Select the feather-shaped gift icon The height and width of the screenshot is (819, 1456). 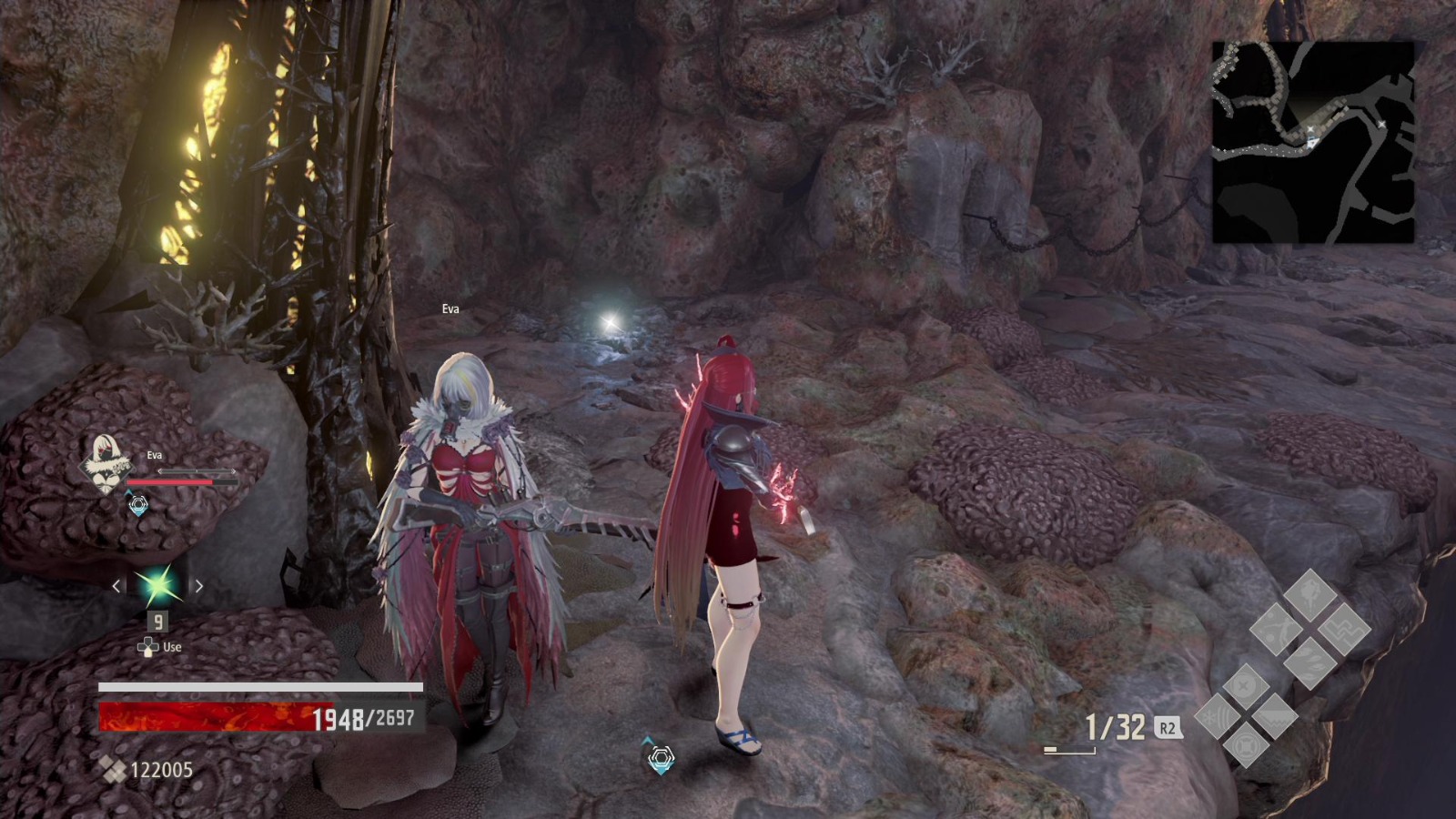click(x=1310, y=662)
